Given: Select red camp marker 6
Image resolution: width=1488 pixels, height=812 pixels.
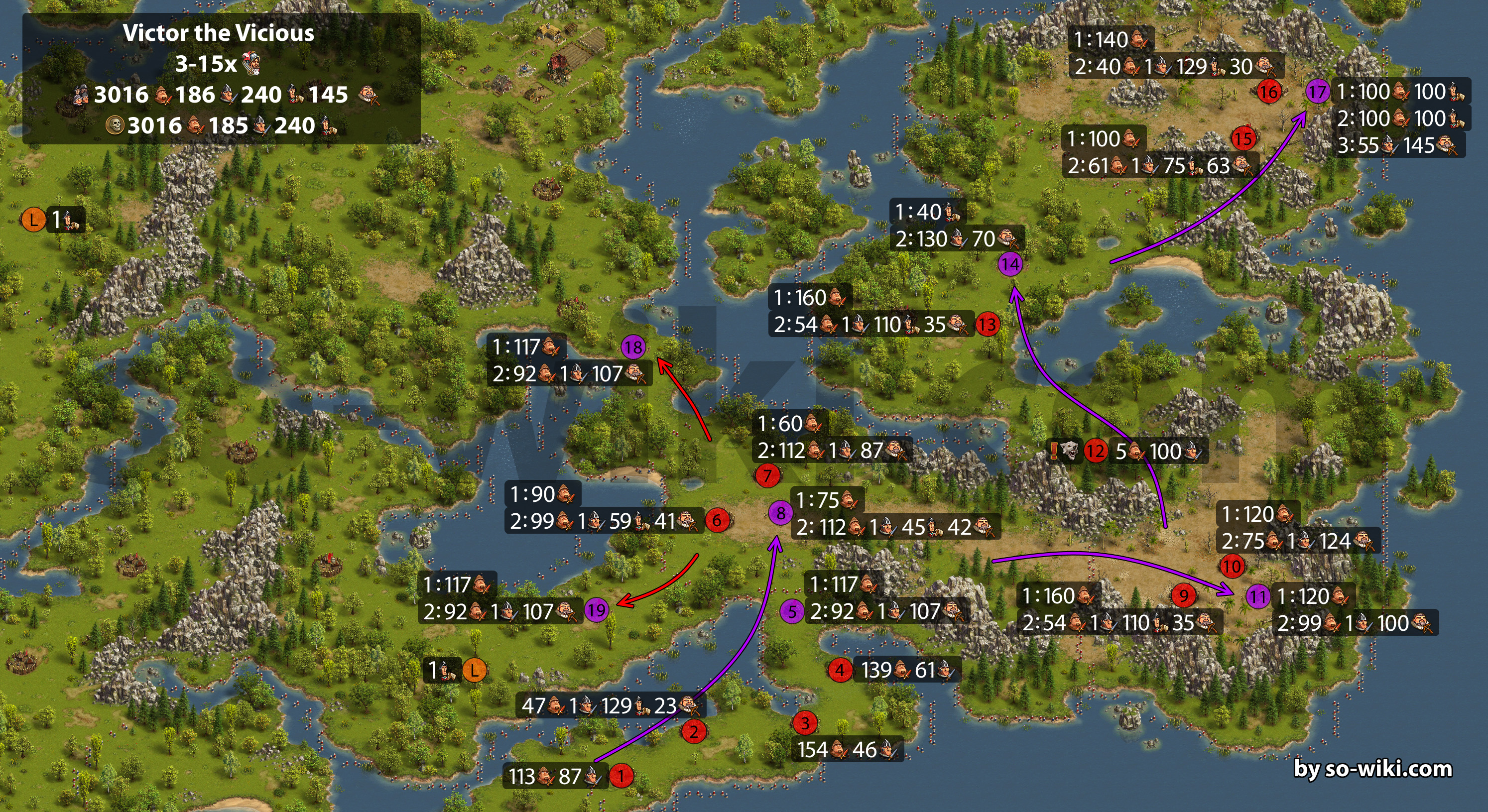Looking at the screenshot, I should (x=717, y=520).
